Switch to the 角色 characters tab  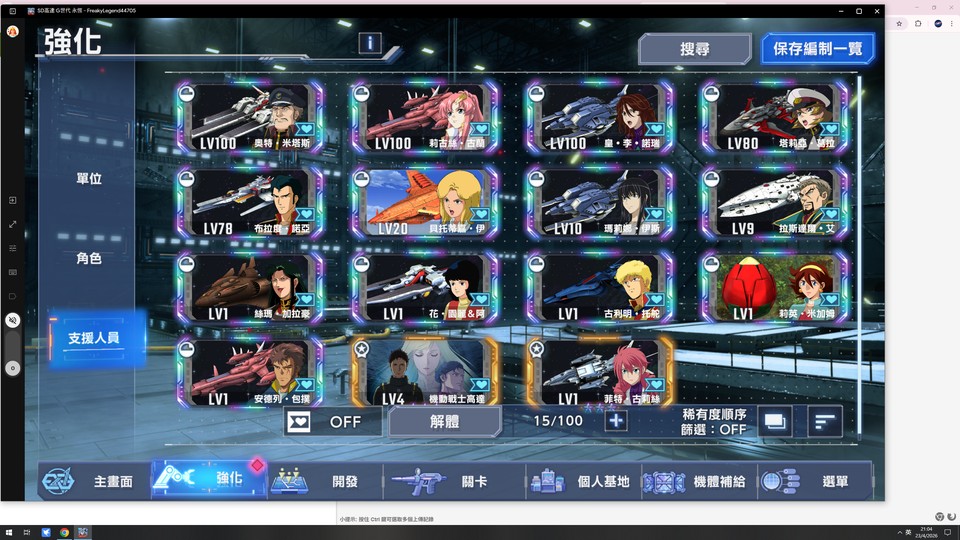pyautogui.click(x=89, y=258)
